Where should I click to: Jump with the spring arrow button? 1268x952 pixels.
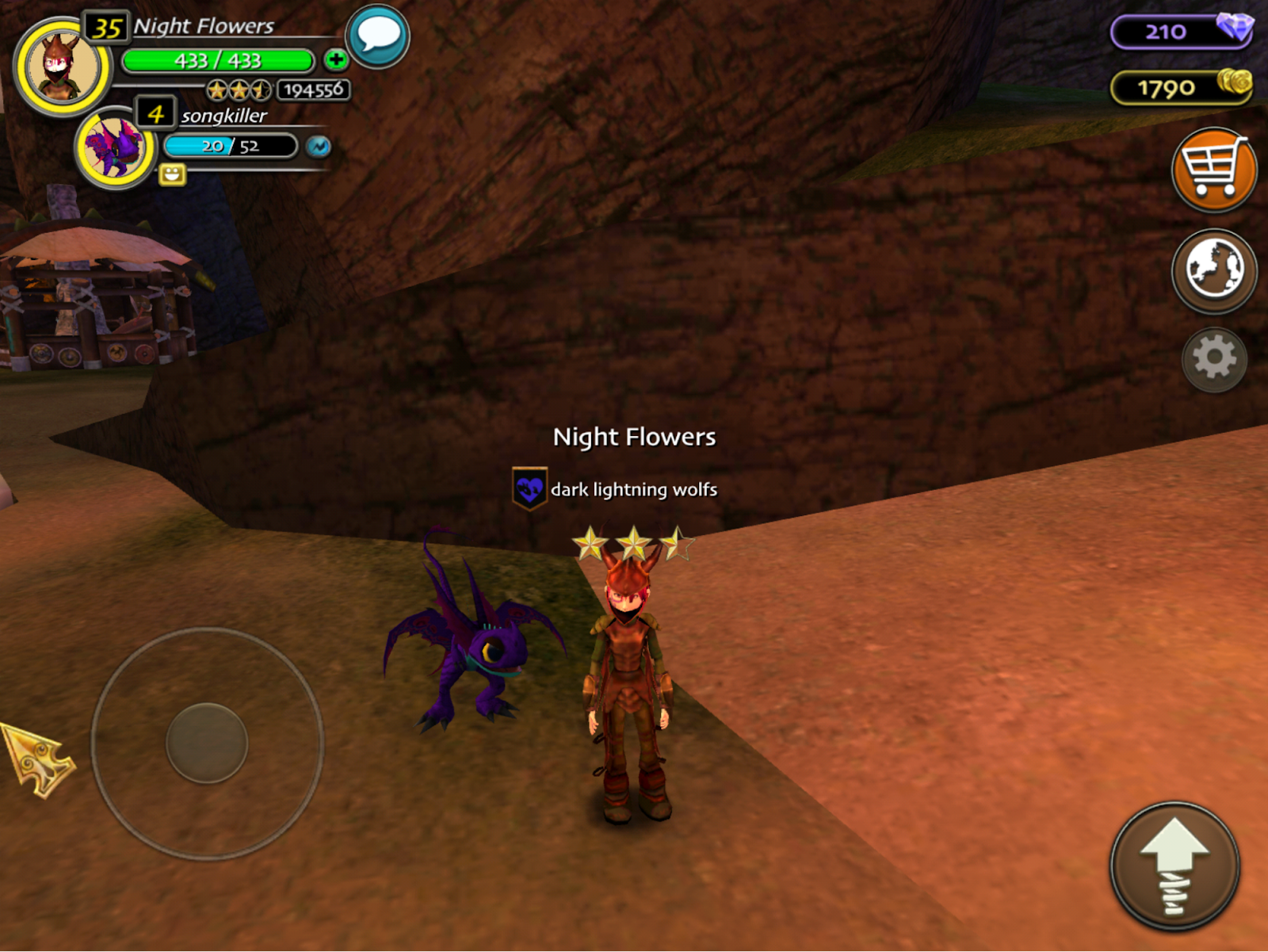point(1174,866)
